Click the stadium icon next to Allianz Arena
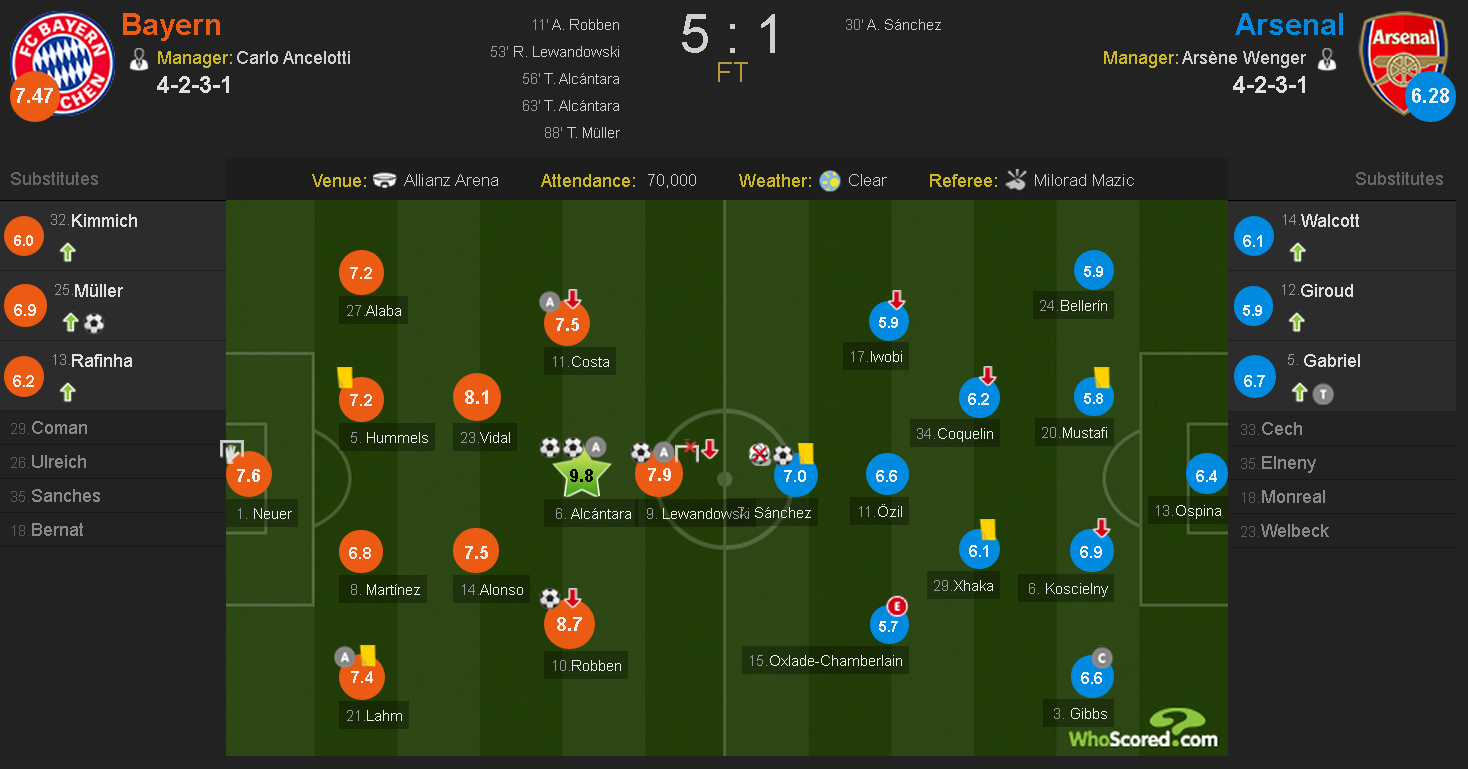1468x769 pixels. tap(386, 180)
